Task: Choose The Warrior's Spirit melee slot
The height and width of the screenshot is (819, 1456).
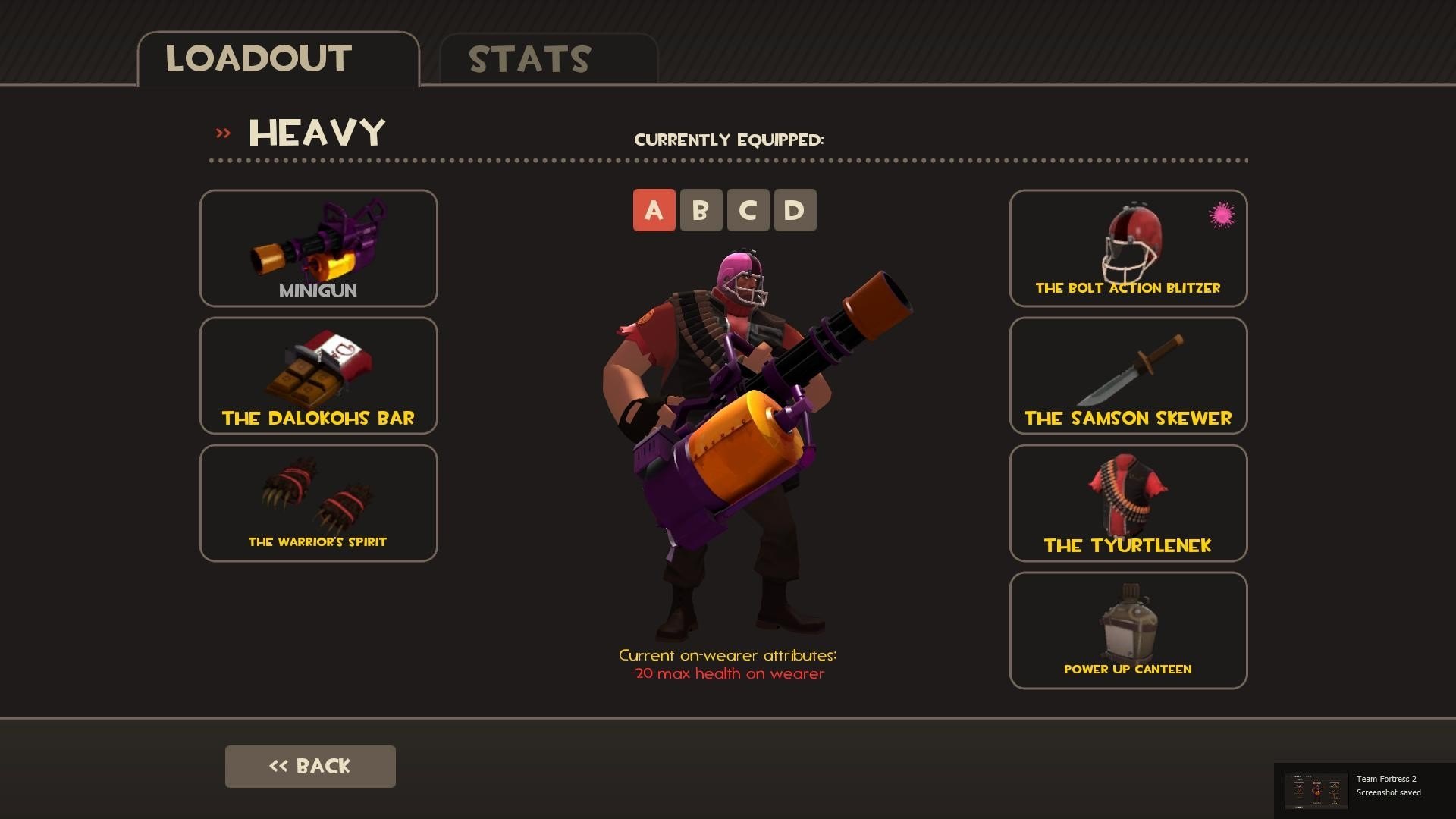Action: coord(318,503)
